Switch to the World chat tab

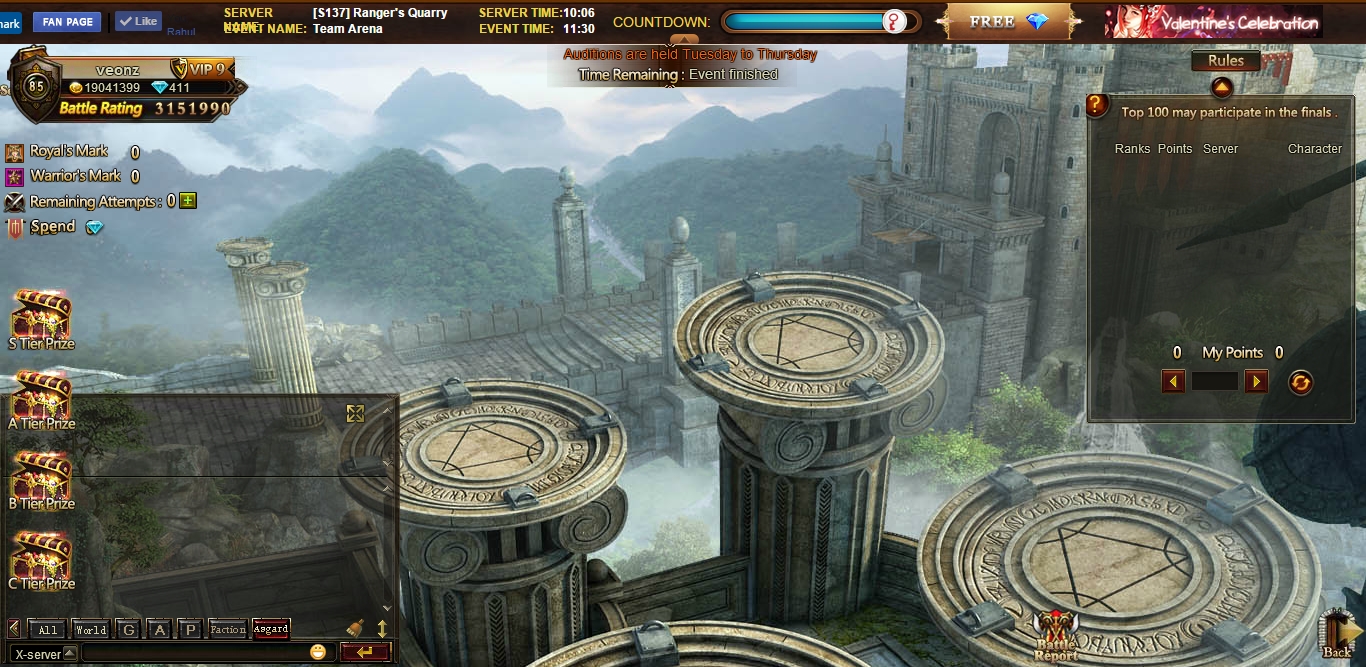click(x=91, y=629)
